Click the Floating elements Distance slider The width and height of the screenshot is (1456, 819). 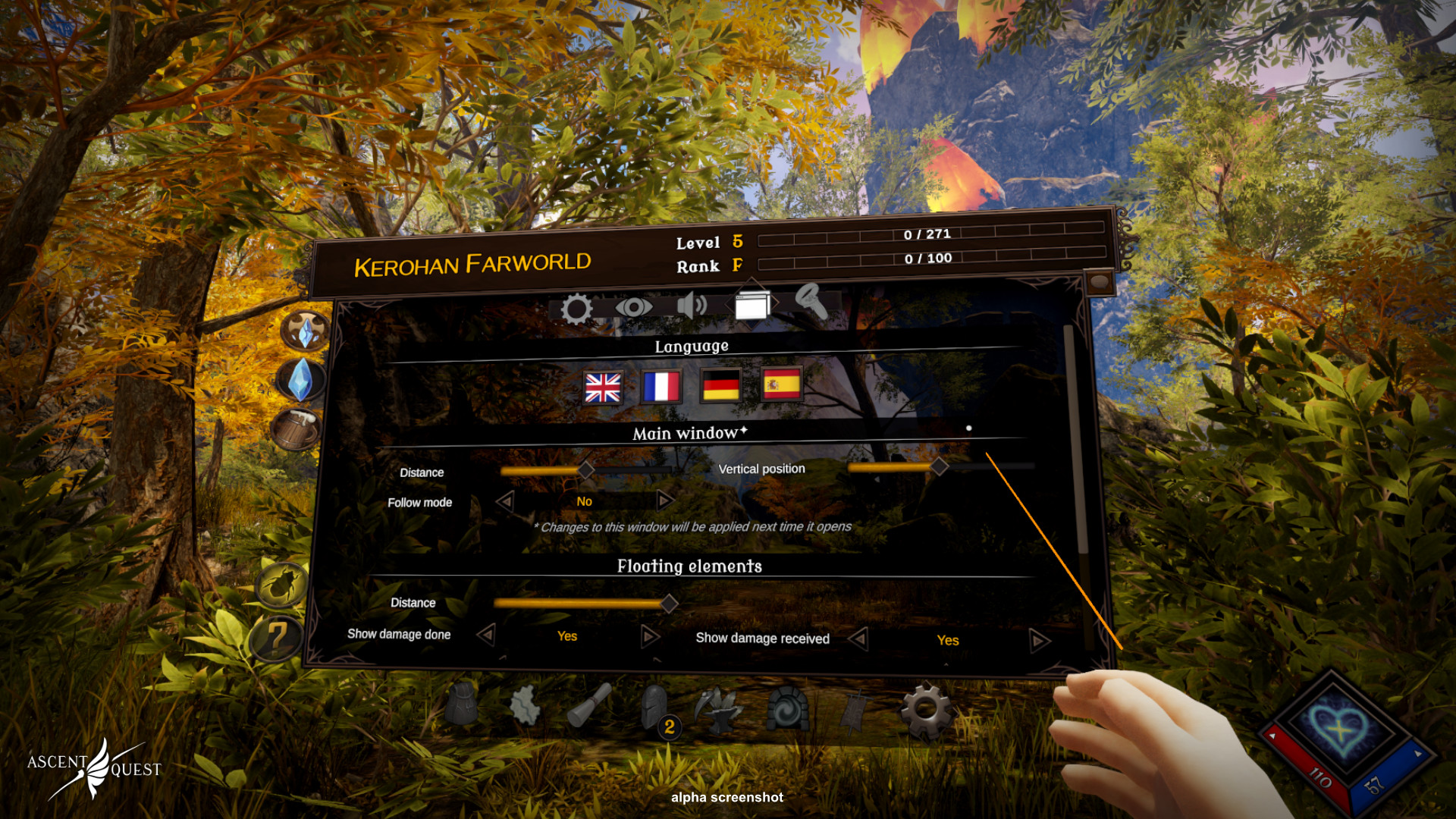tap(668, 604)
